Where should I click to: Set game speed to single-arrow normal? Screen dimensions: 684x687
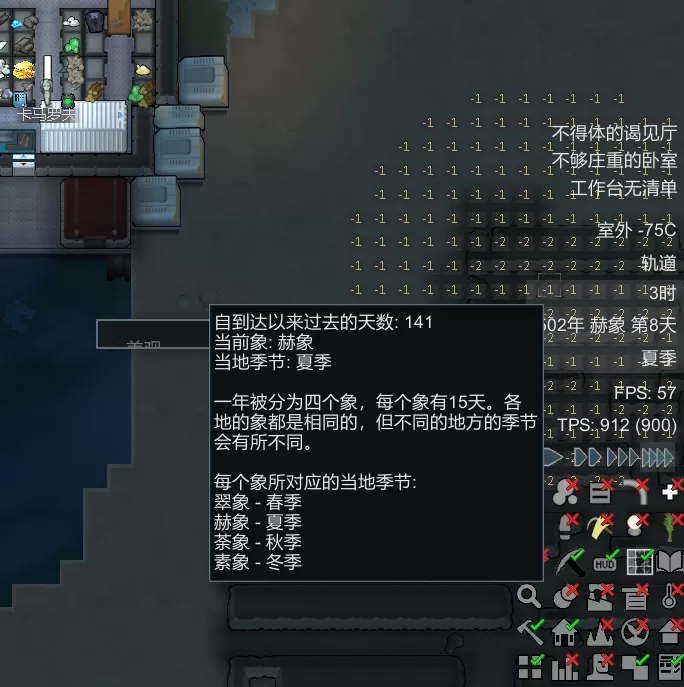(554, 457)
